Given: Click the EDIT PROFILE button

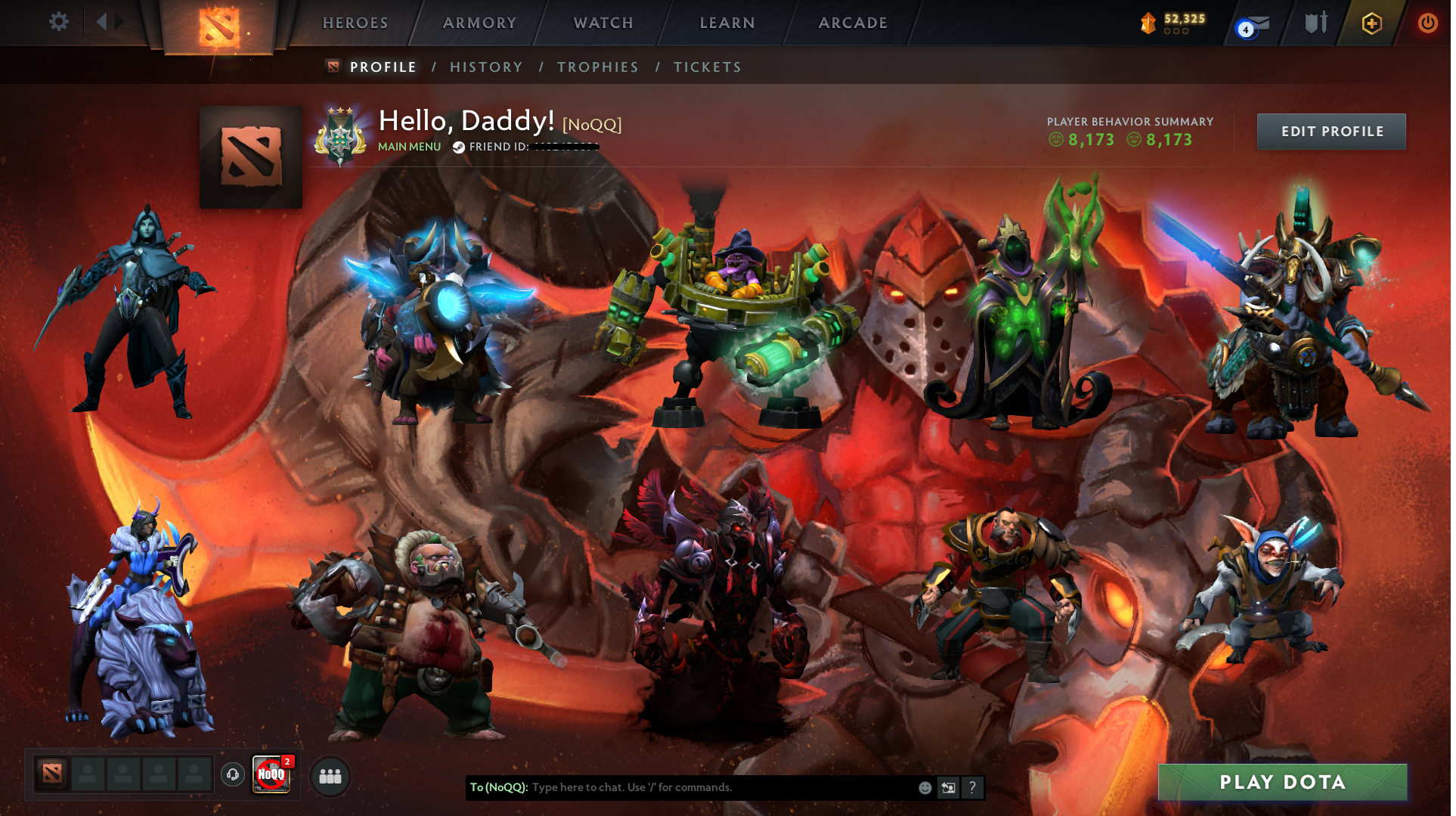Looking at the screenshot, I should pyautogui.click(x=1331, y=131).
